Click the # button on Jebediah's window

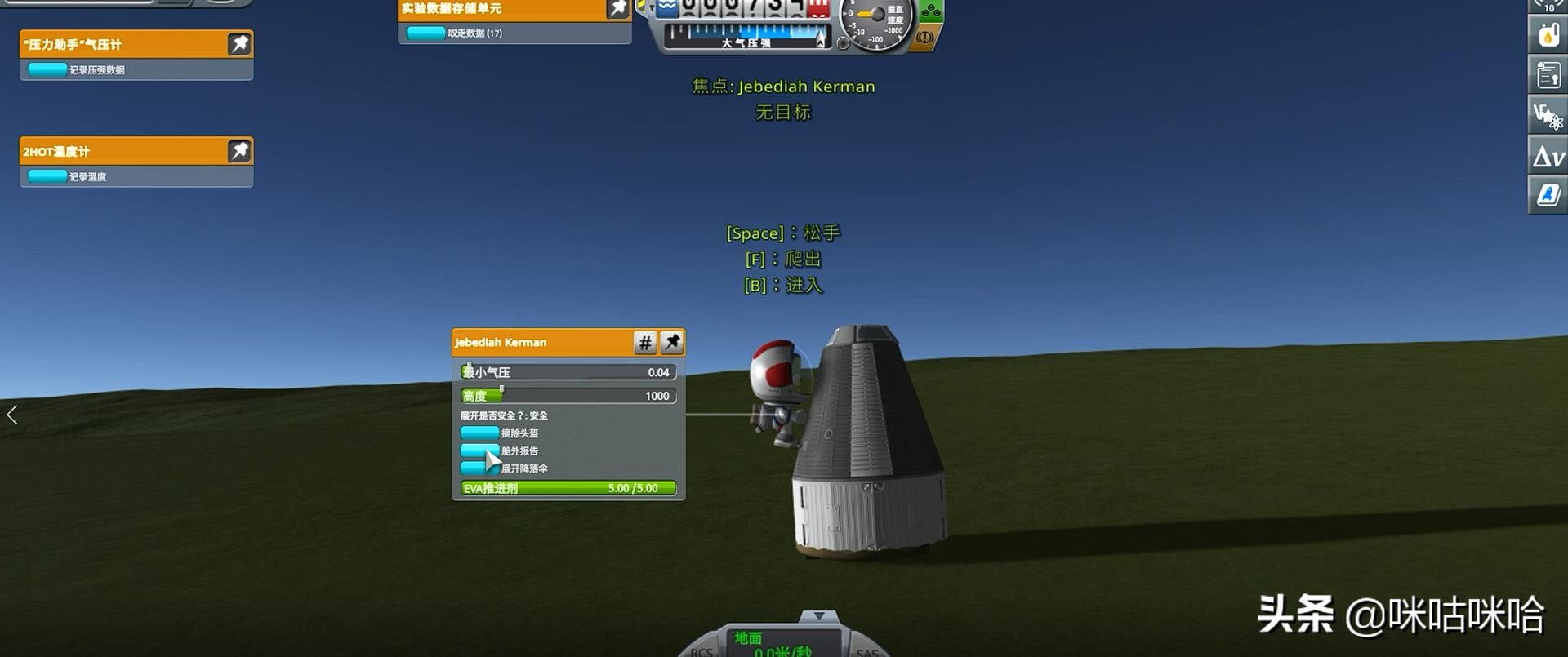[x=645, y=343]
